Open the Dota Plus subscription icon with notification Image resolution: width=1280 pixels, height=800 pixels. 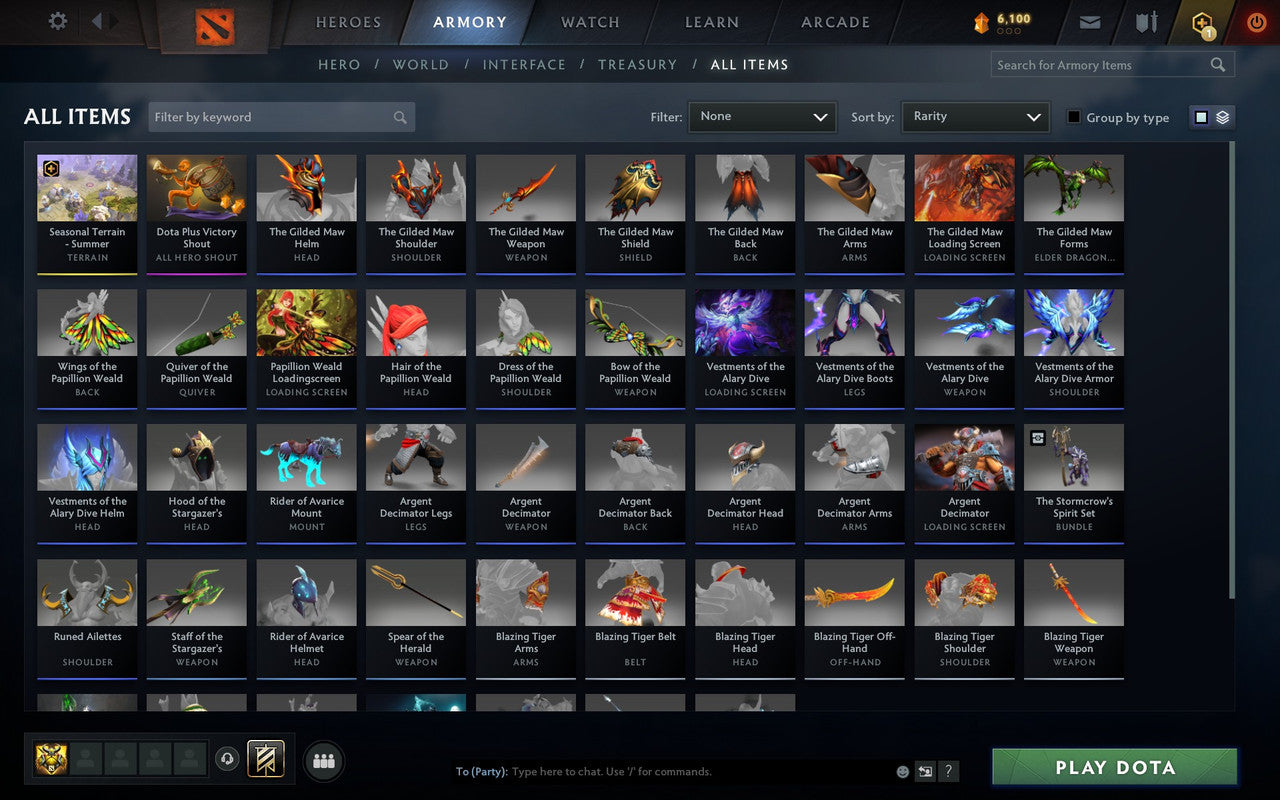1202,22
